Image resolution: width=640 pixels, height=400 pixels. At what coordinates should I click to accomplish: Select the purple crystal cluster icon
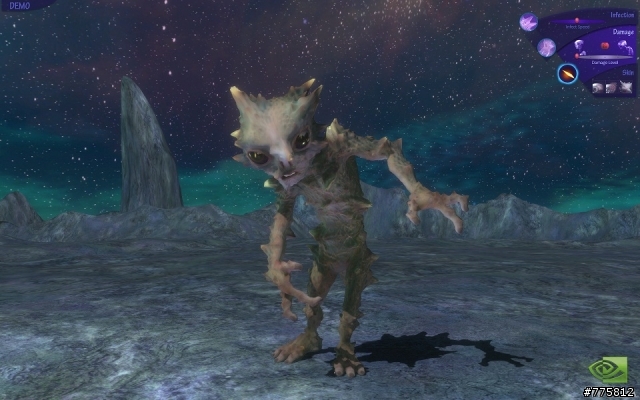(x=528, y=22)
